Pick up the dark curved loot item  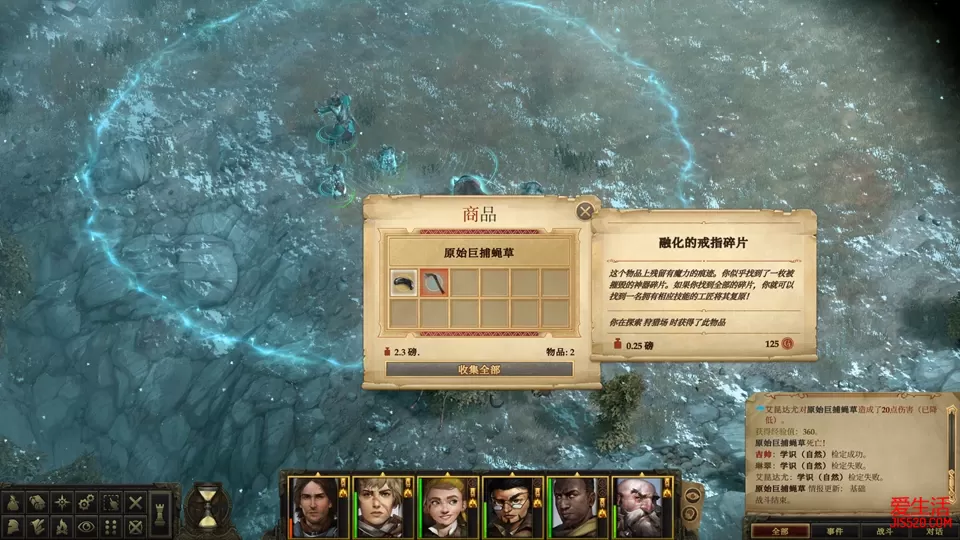[x=404, y=283]
